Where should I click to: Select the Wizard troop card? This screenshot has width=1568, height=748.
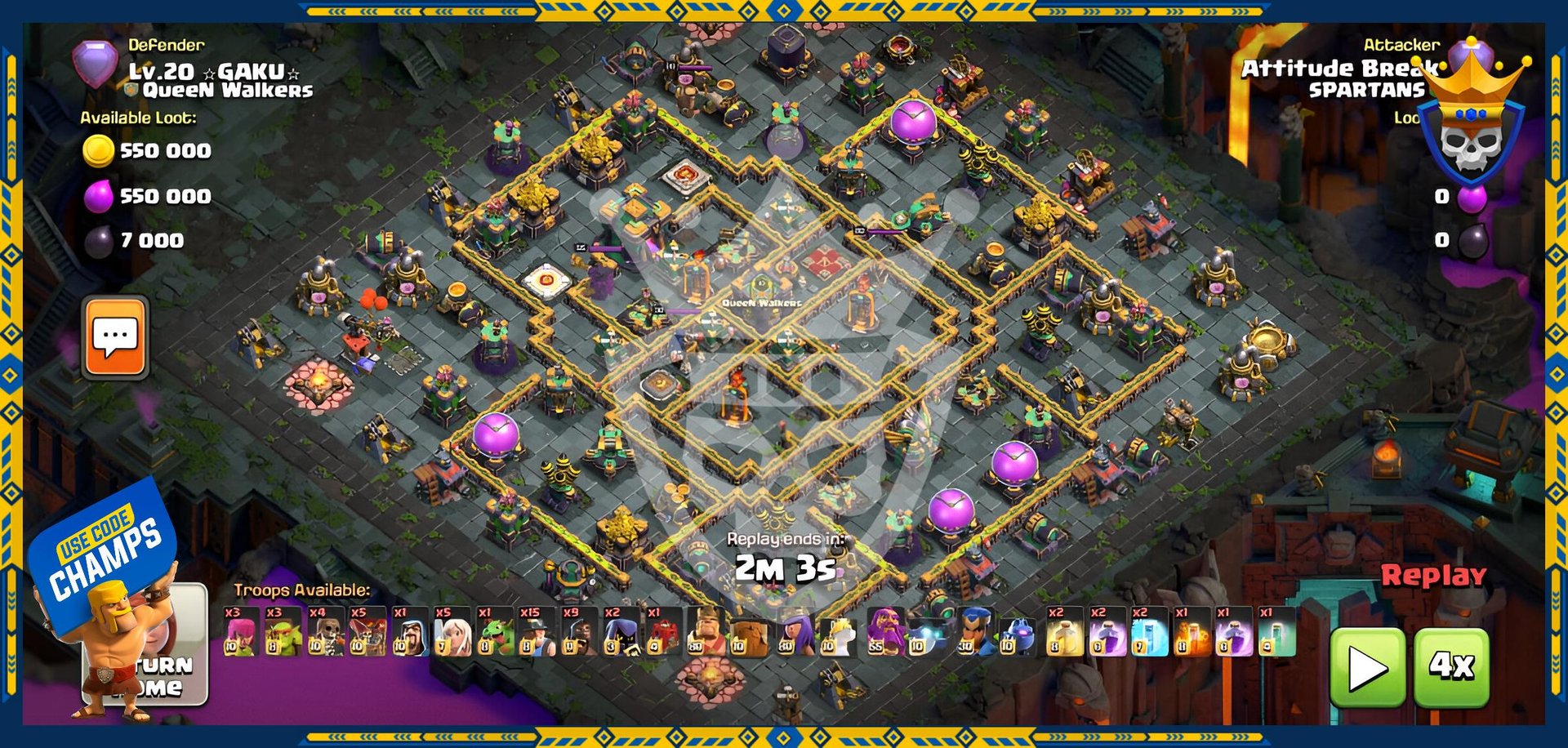[x=409, y=632]
